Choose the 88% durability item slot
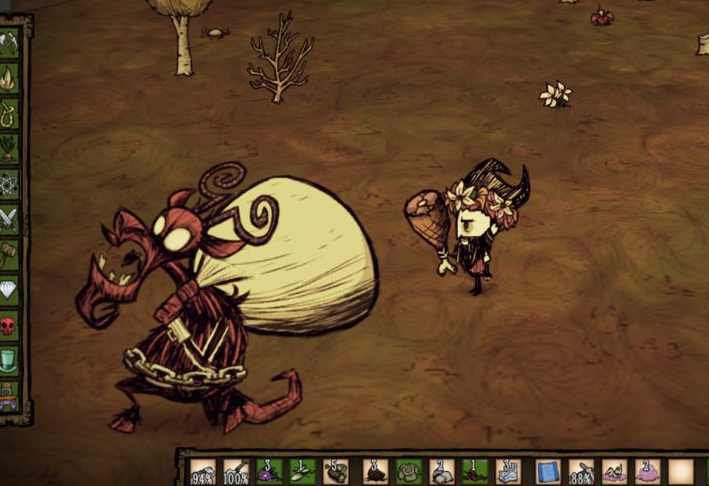Image resolution: width=709 pixels, height=486 pixels. (x=581, y=471)
